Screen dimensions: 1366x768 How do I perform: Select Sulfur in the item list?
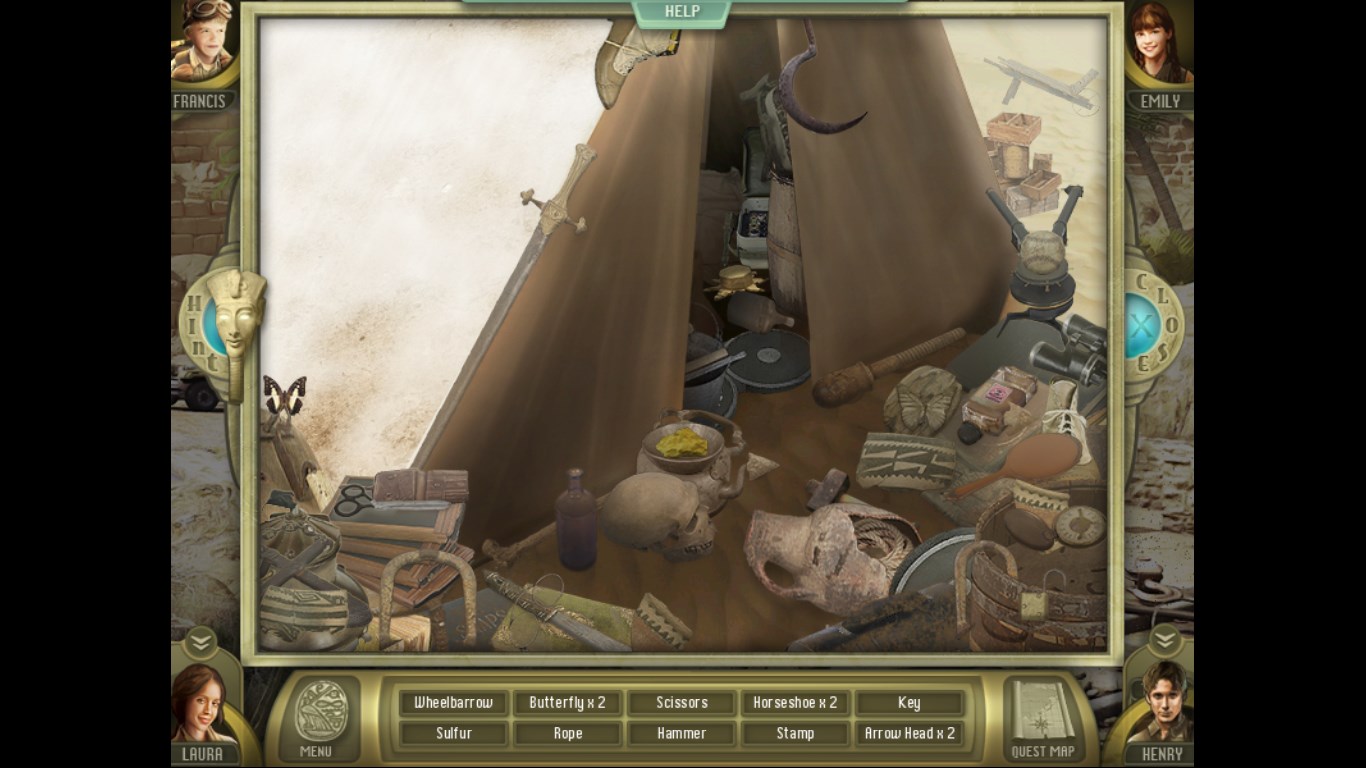coord(454,734)
